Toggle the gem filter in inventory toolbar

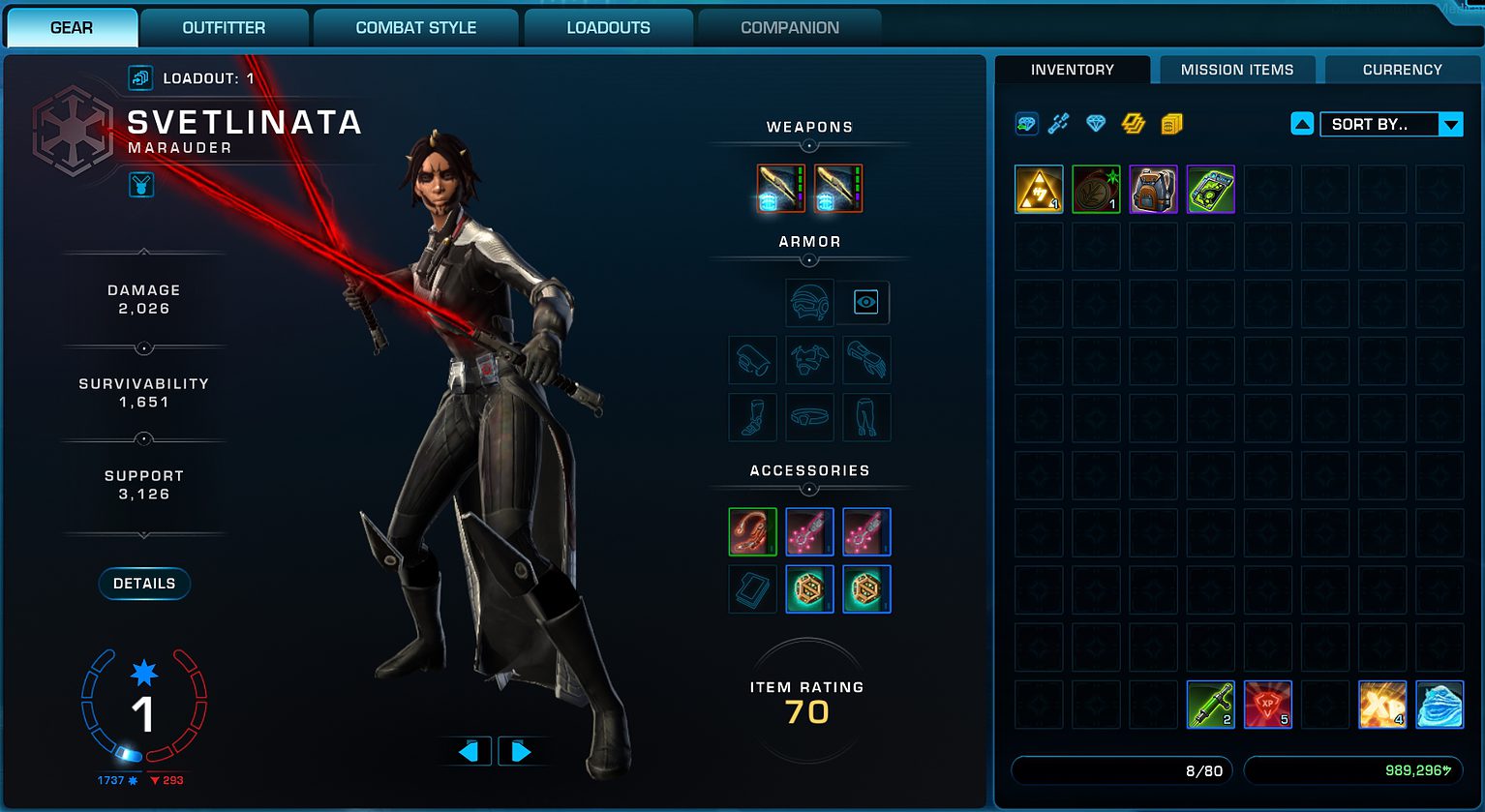click(x=1096, y=123)
